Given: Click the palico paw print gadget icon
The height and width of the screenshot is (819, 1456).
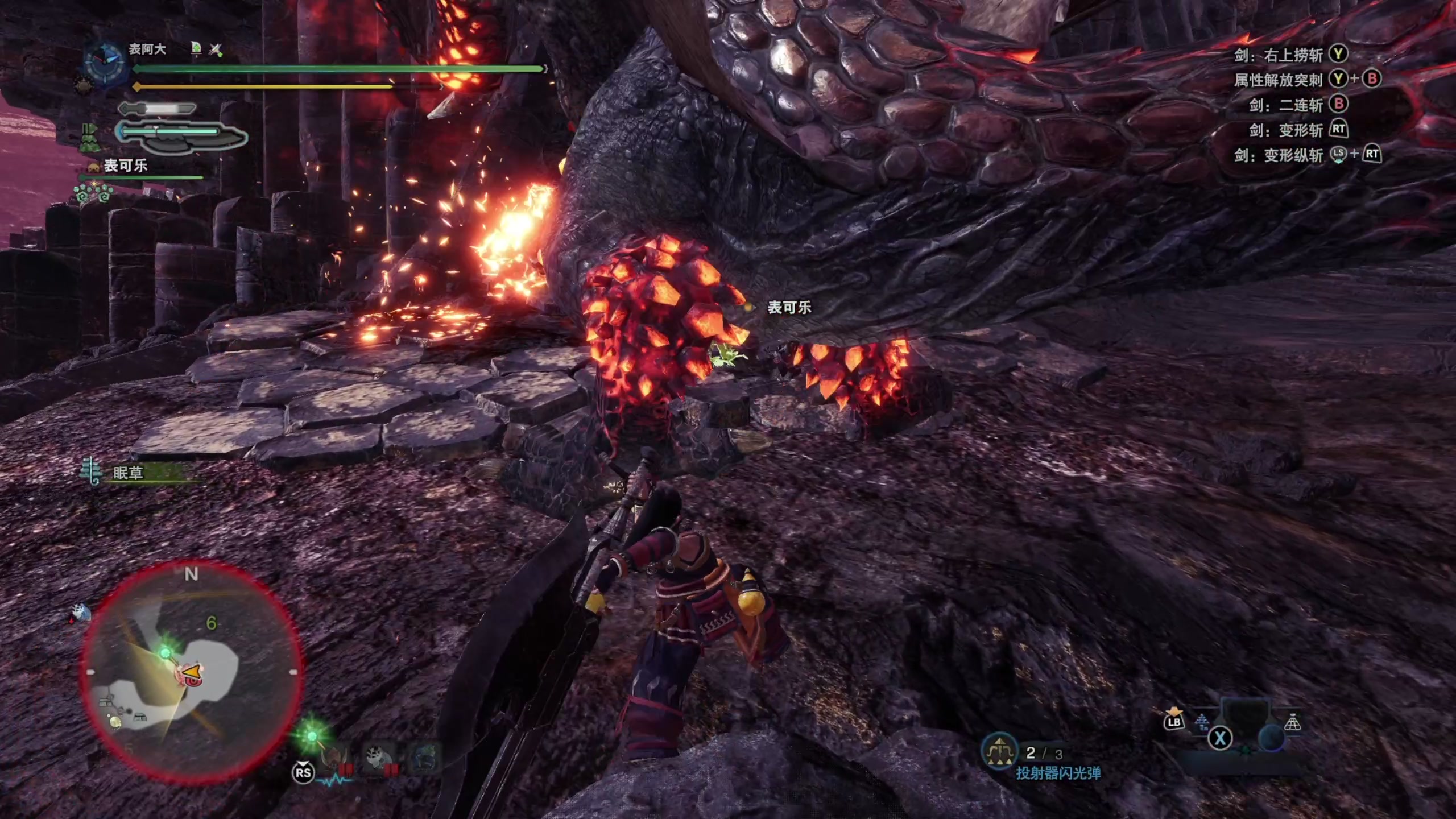Looking at the screenshot, I should (93, 195).
